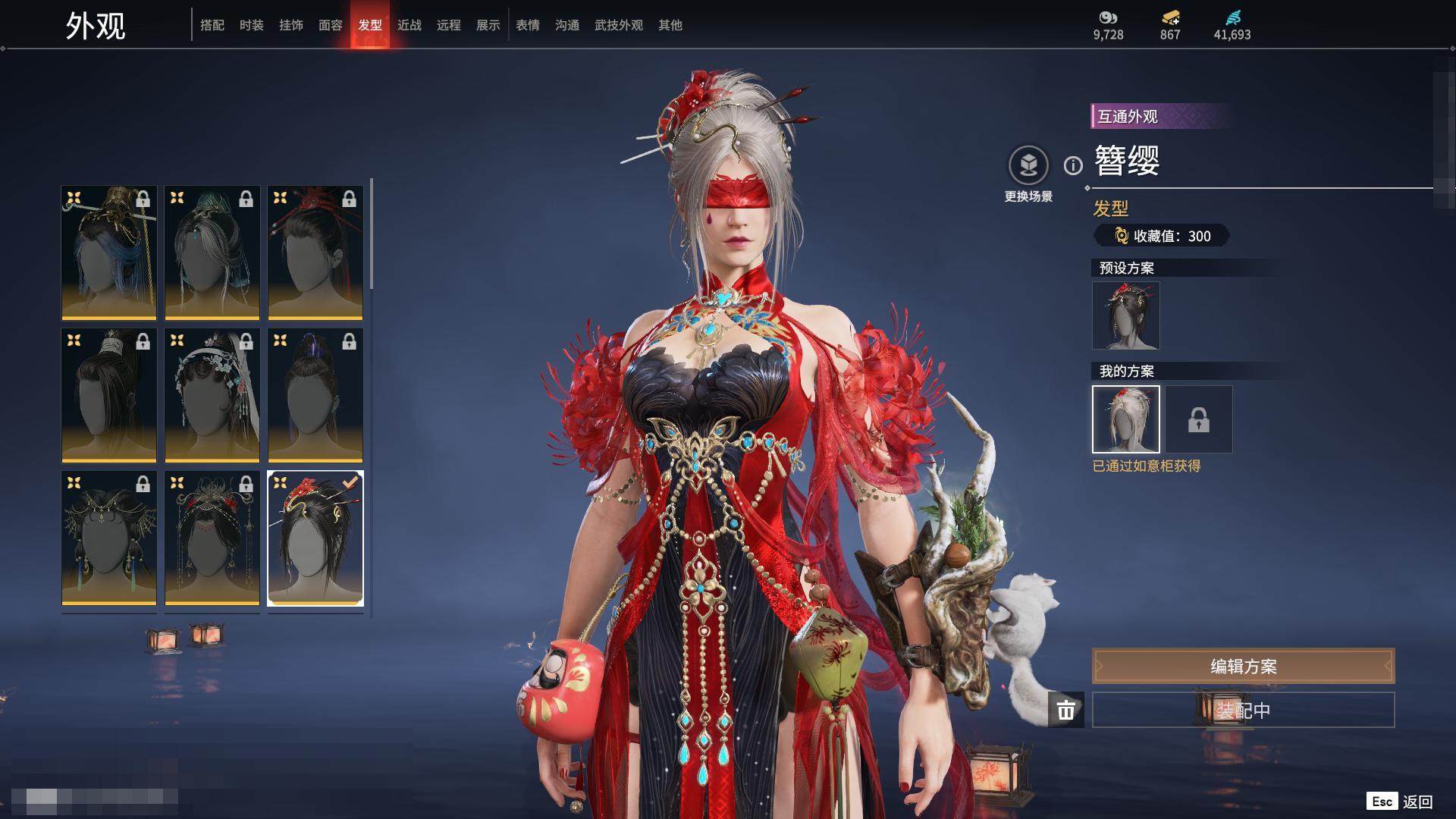Select the checked red-flower hairstyle card
The height and width of the screenshot is (819, 1456).
click(x=315, y=538)
